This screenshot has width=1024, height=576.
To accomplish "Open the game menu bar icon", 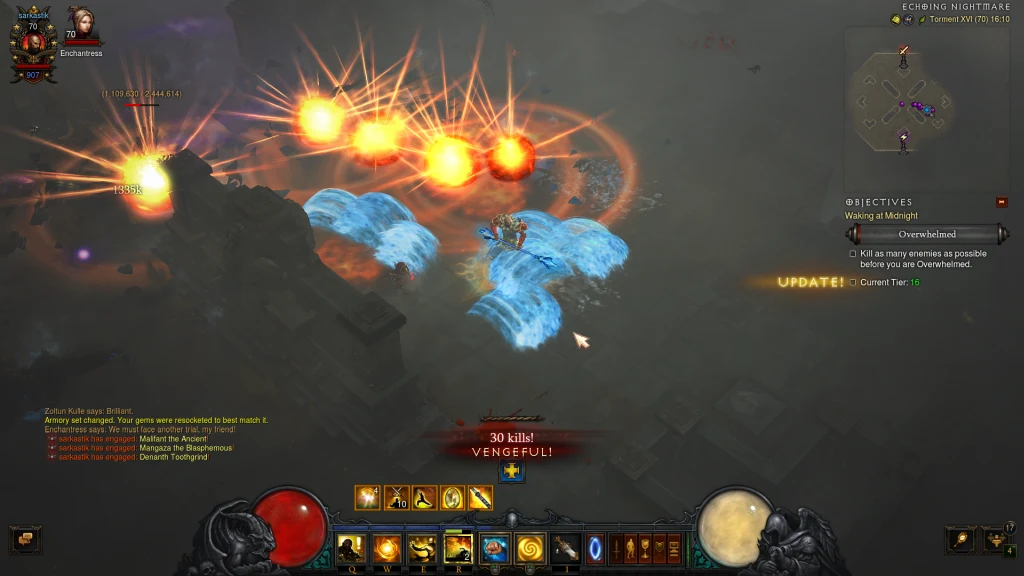I will tap(673, 548).
